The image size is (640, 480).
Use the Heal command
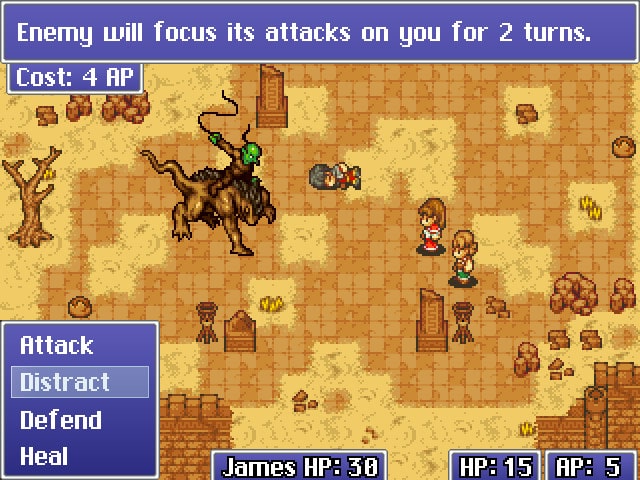pyautogui.click(x=45, y=457)
